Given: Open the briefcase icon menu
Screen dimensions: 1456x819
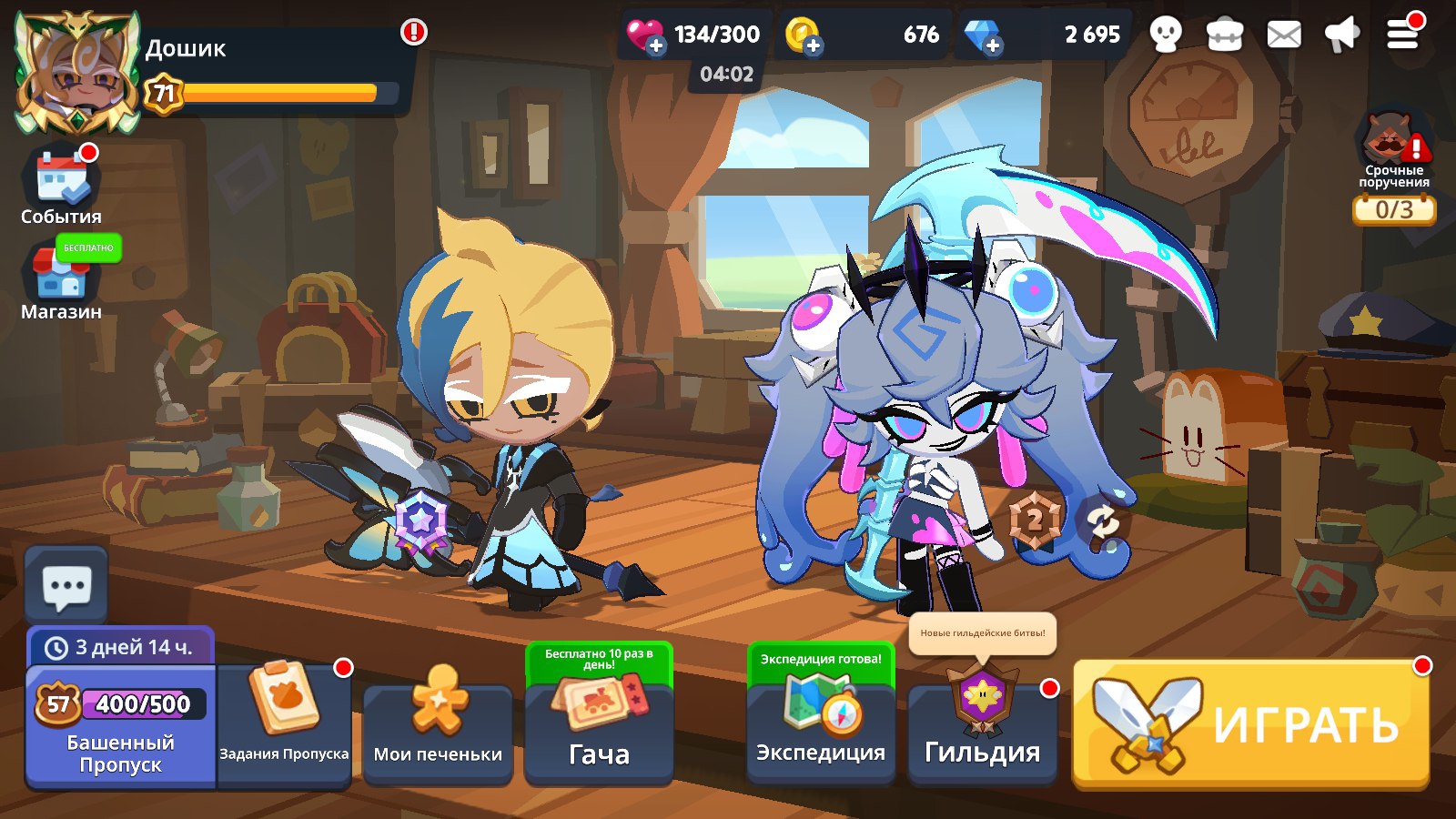Looking at the screenshot, I should (1225, 35).
